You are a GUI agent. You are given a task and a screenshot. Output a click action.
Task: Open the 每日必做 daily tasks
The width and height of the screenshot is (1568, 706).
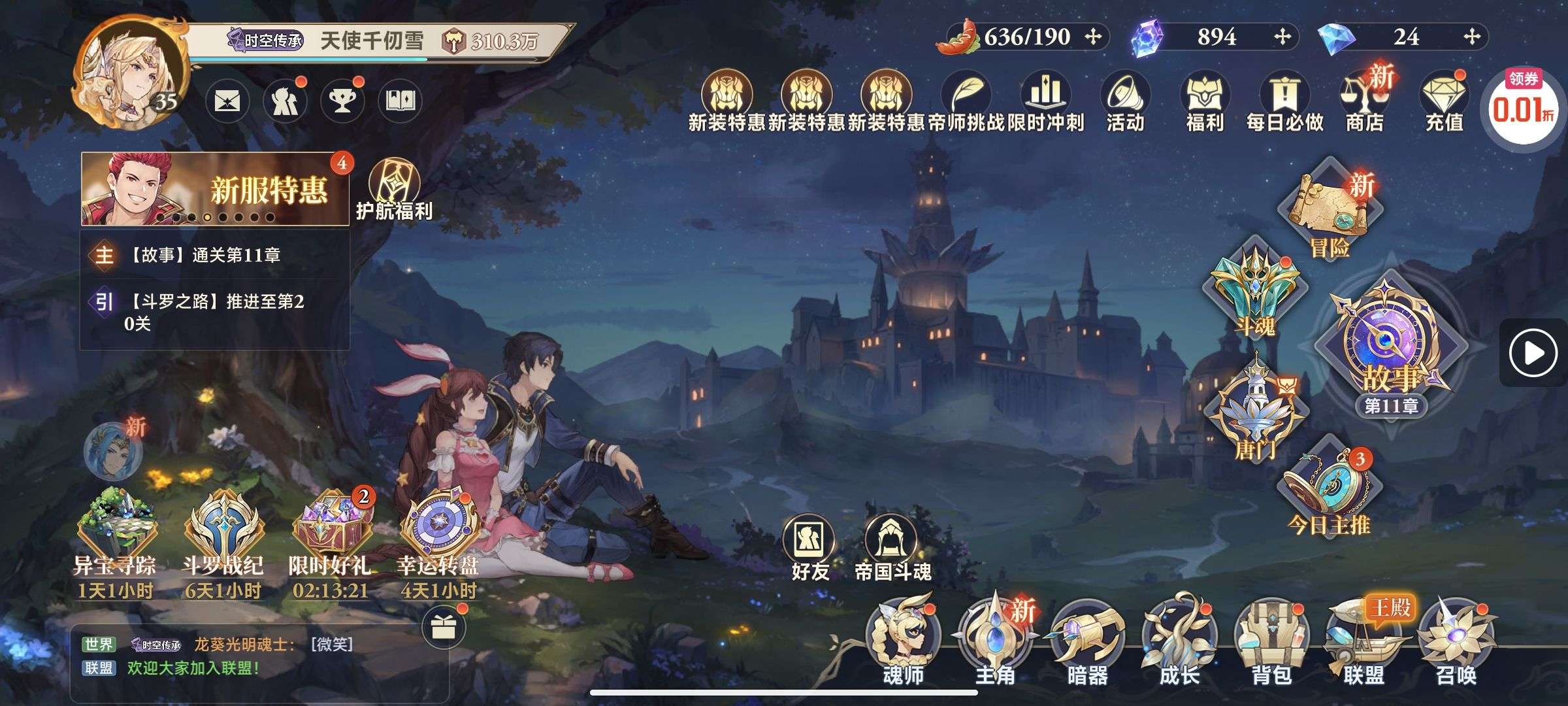[1284, 103]
